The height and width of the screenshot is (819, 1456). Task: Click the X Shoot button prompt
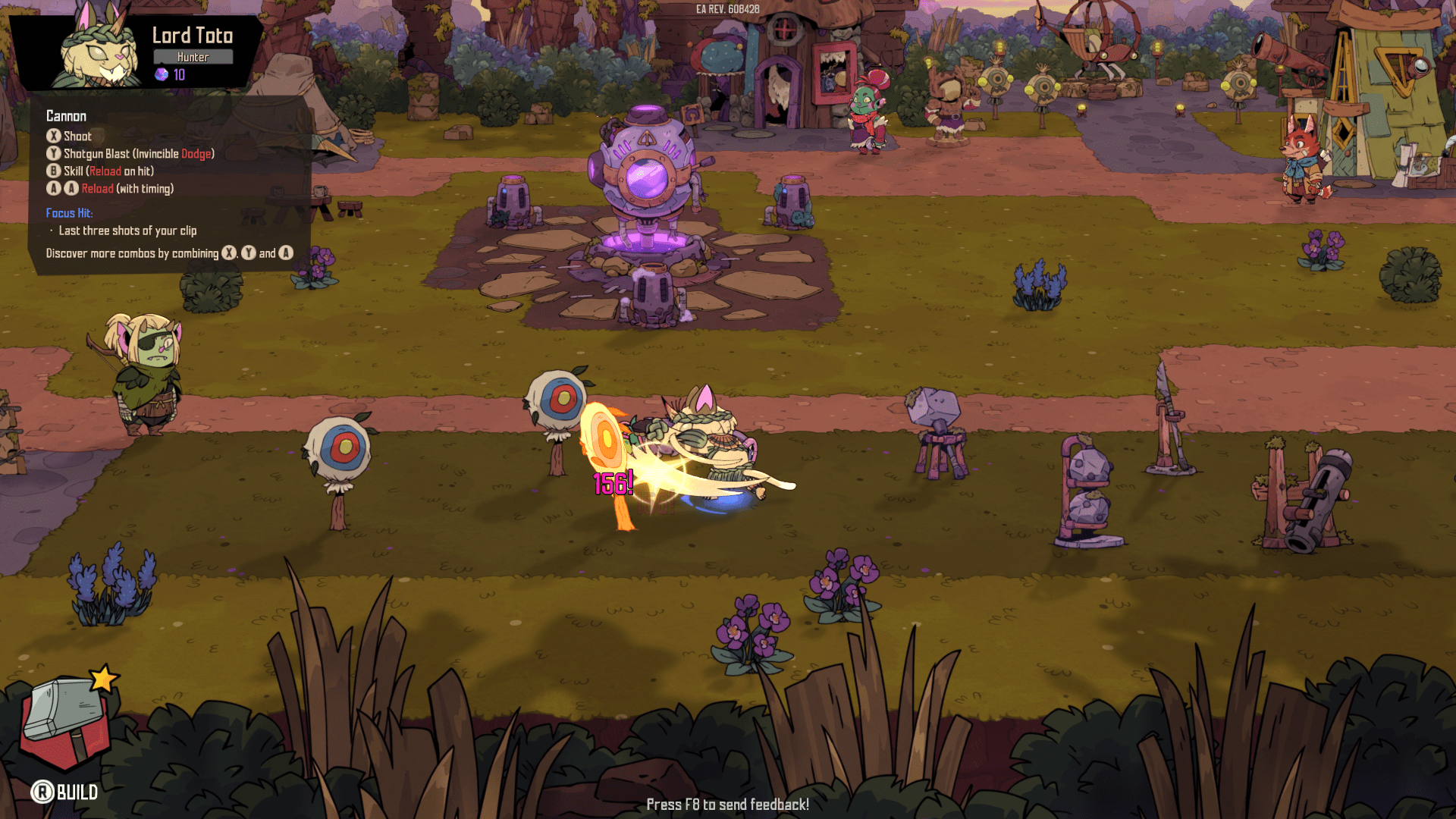coord(53,136)
